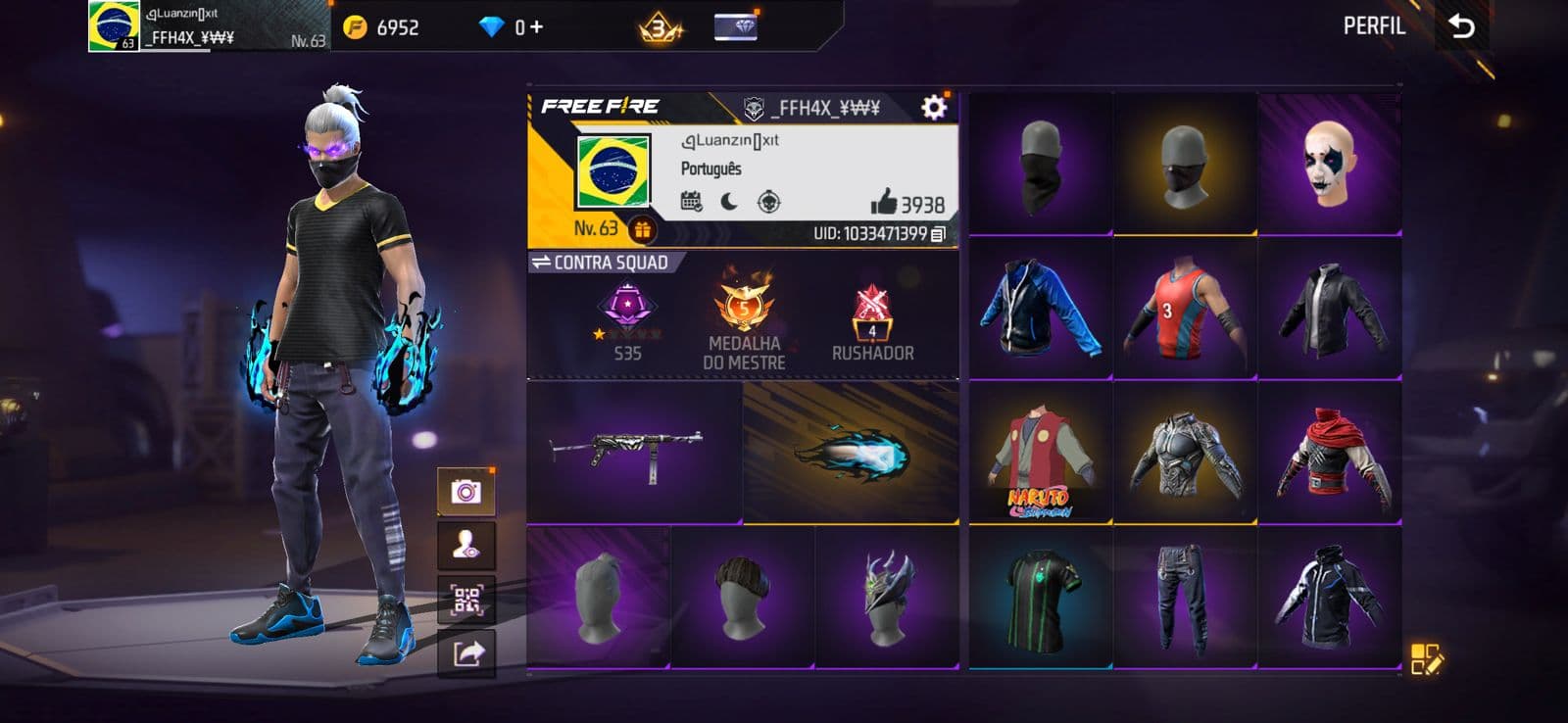The image size is (1568, 723).
Task: Select the Naruto Shippuden outfit slot
Action: tap(1040, 454)
